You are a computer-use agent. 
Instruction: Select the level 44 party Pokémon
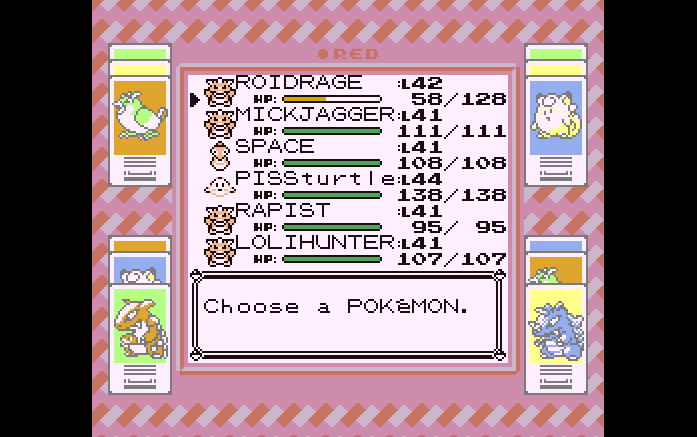[314, 179]
